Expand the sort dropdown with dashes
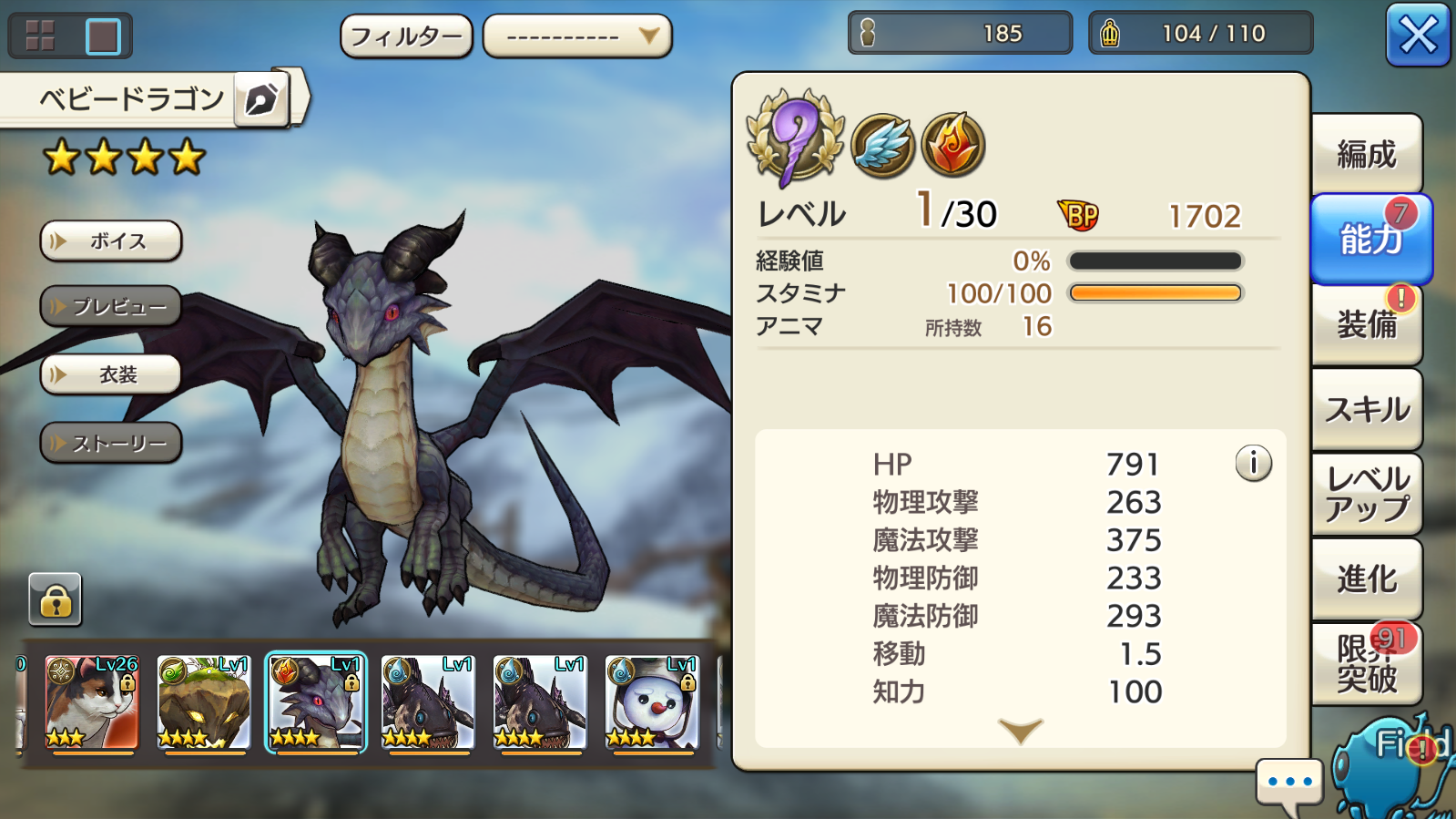 tap(577, 36)
